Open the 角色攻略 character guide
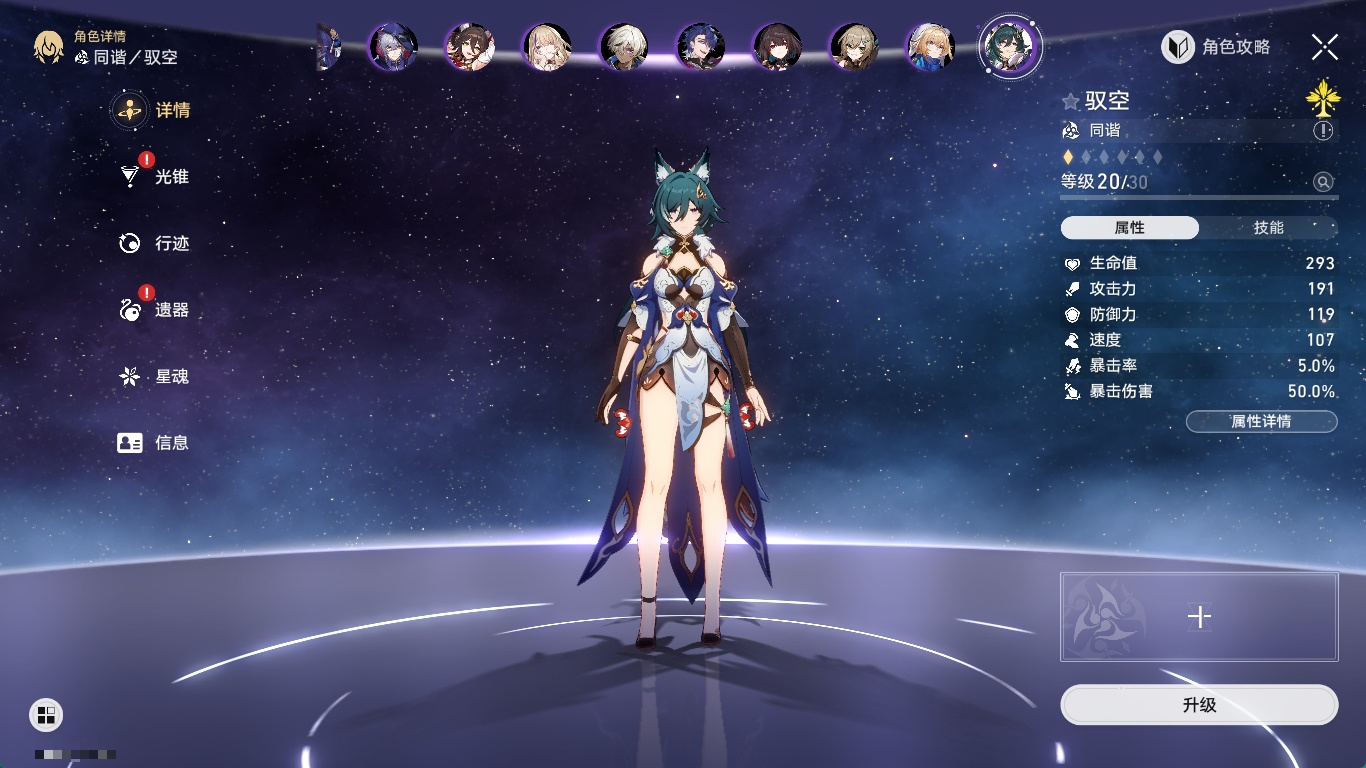This screenshot has width=1366, height=768. coord(1216,47)
